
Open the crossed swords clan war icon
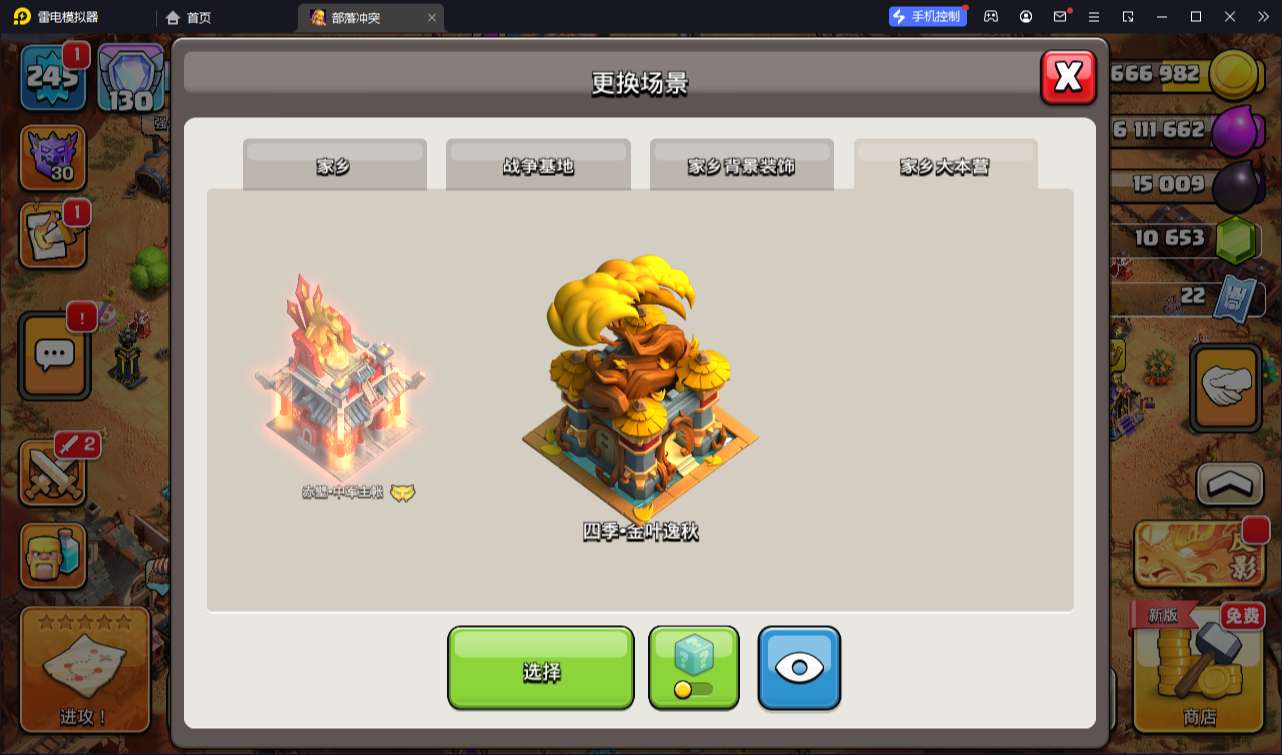53,472
